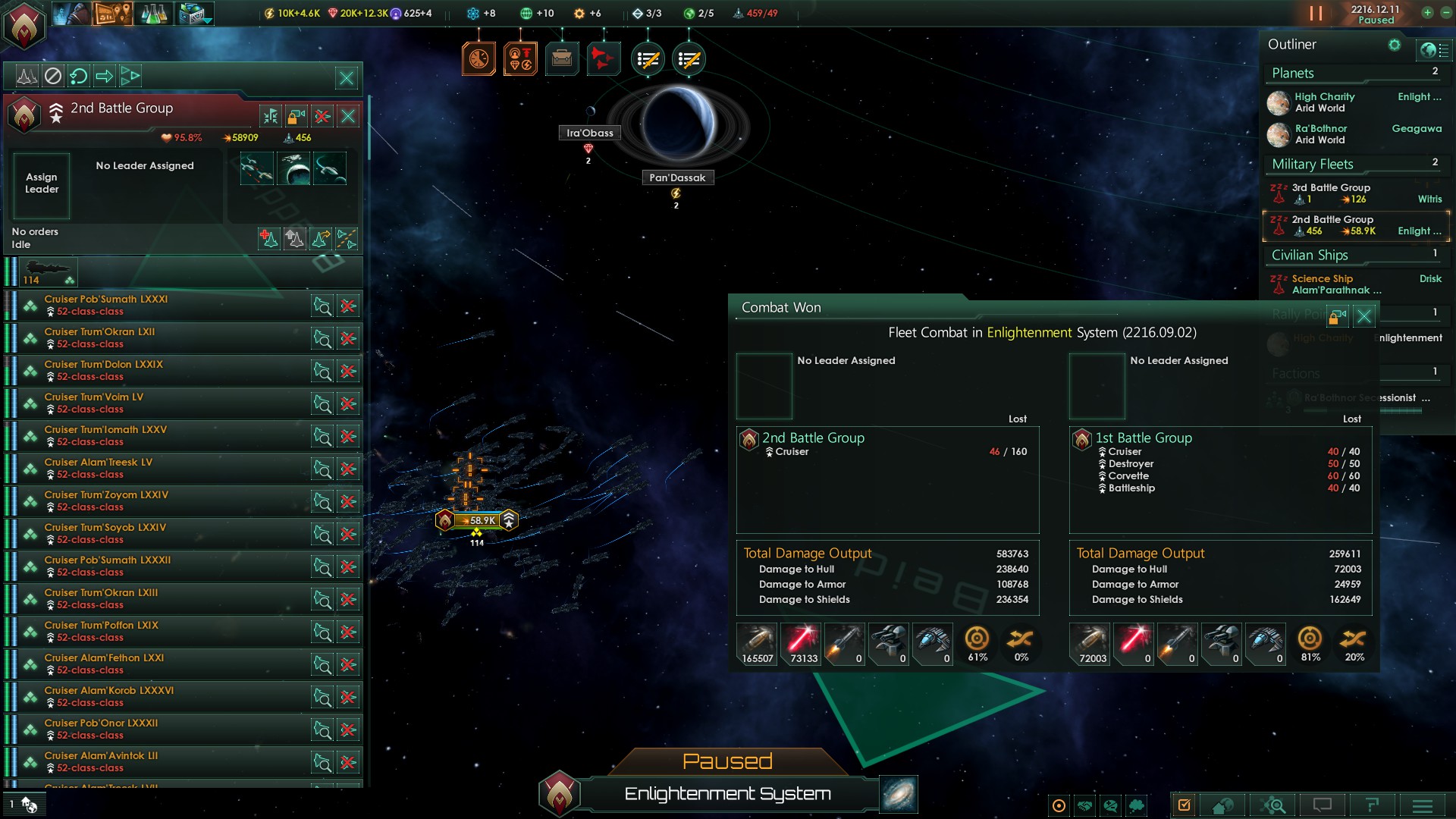Open the Outliner settings gear
Viewport: 1456px width, 819px height.
(x=1394, y=45)
